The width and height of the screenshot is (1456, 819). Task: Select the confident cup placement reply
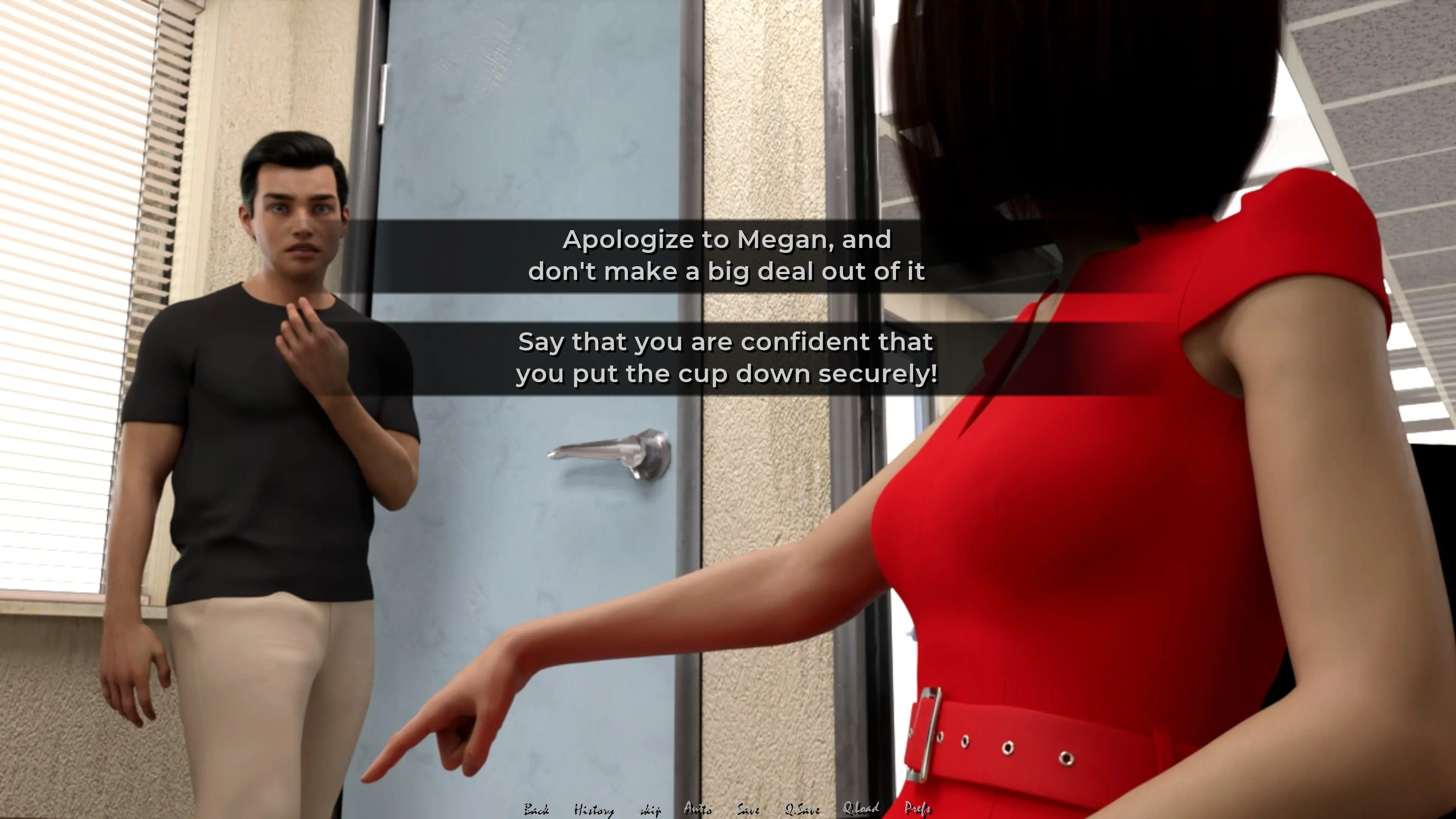click(727, 358)
